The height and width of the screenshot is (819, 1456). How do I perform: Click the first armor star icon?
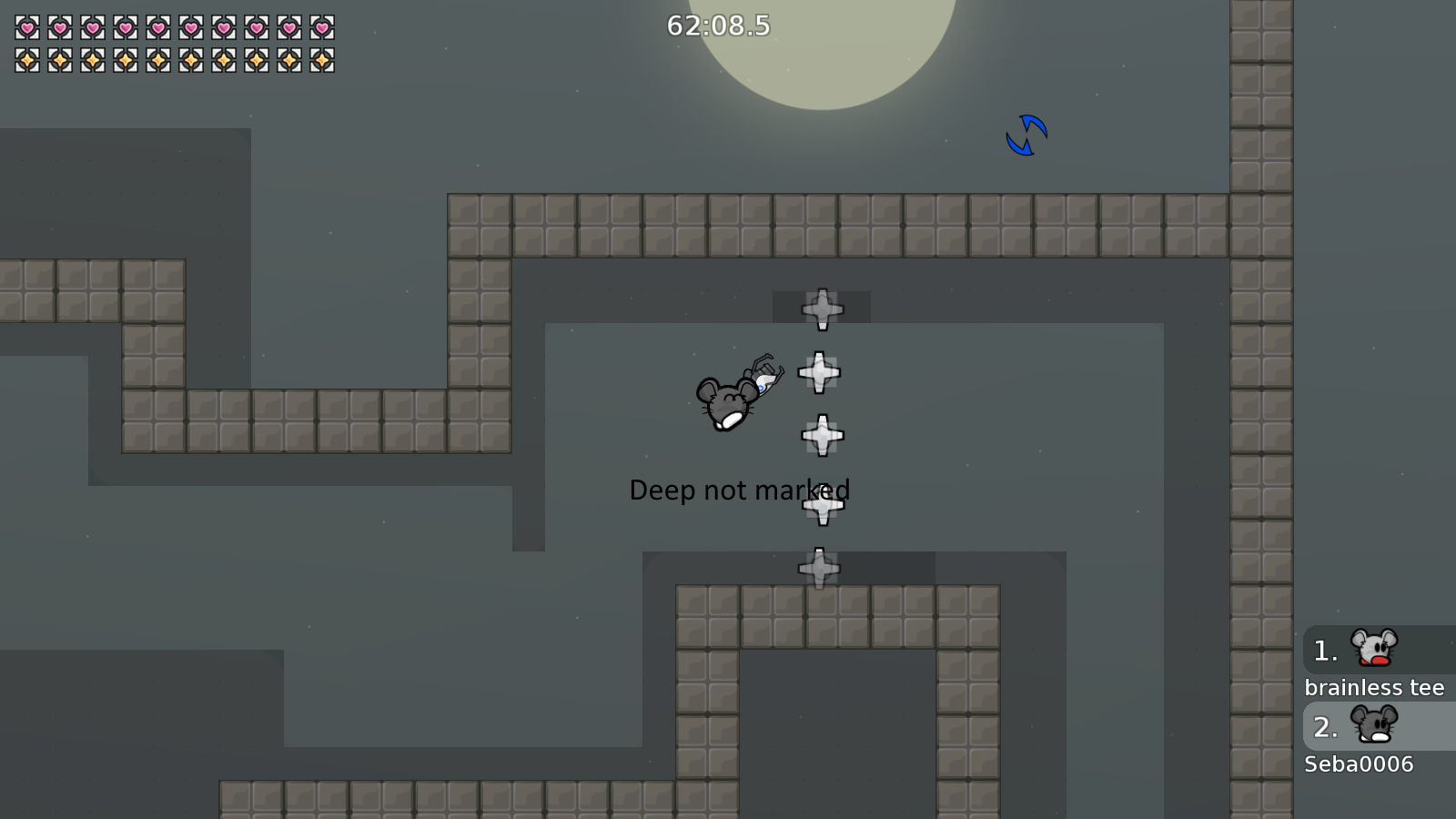[25, 60]
